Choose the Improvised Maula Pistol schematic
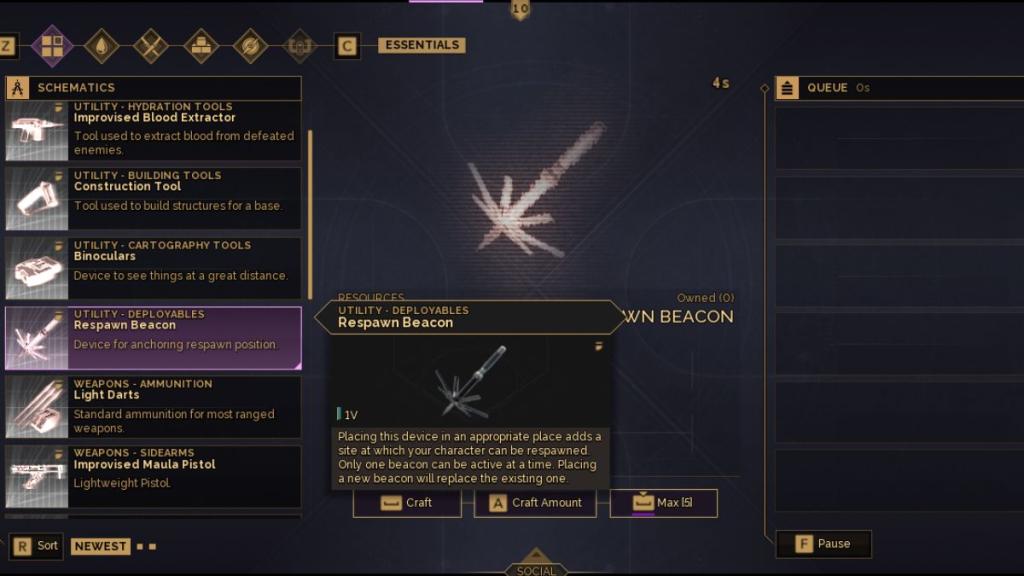 (x=153, y=476)
